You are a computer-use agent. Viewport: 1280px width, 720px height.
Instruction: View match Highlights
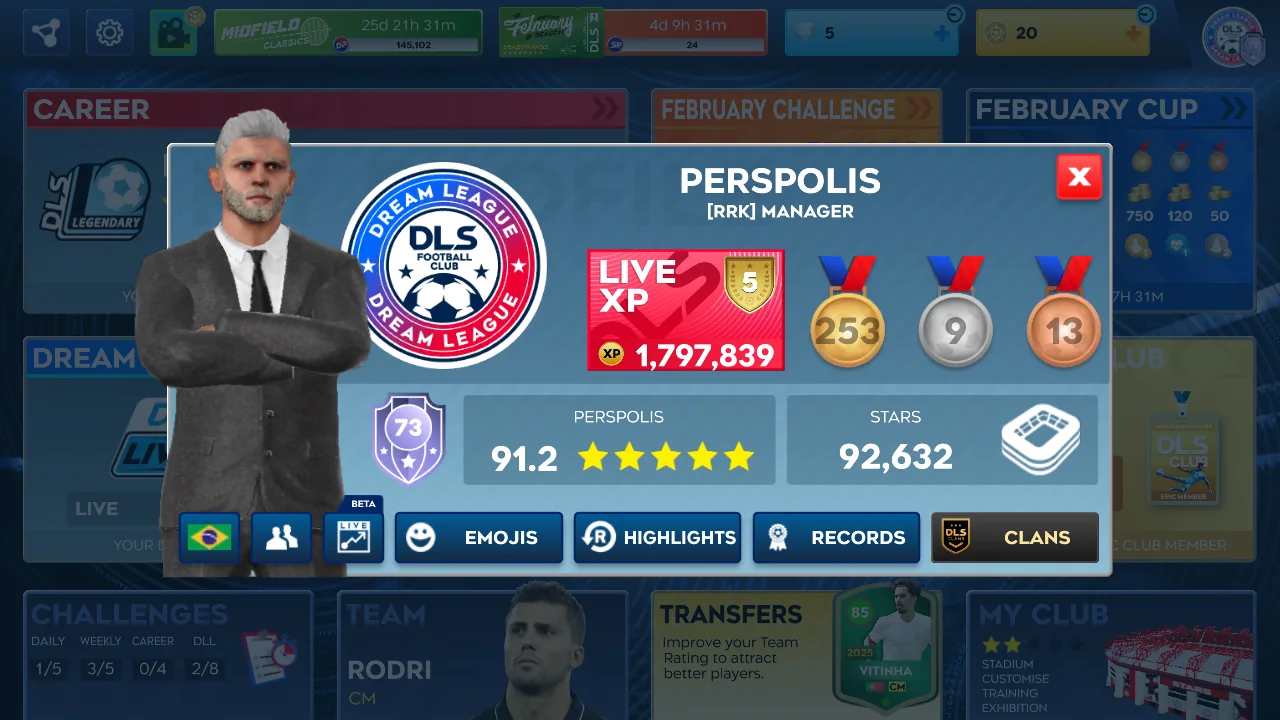click(657, 538)
